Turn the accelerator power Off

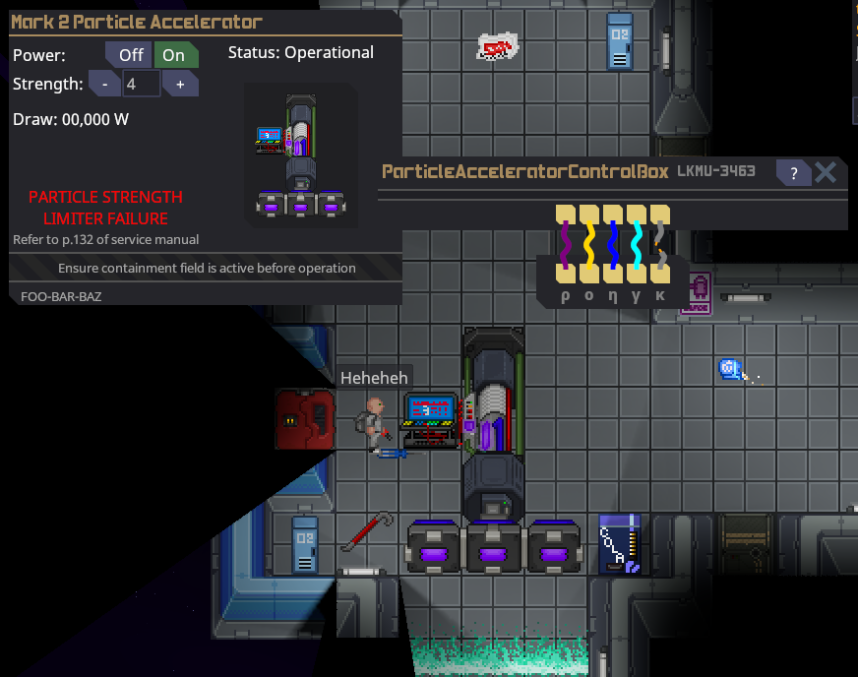pos(130,55)
